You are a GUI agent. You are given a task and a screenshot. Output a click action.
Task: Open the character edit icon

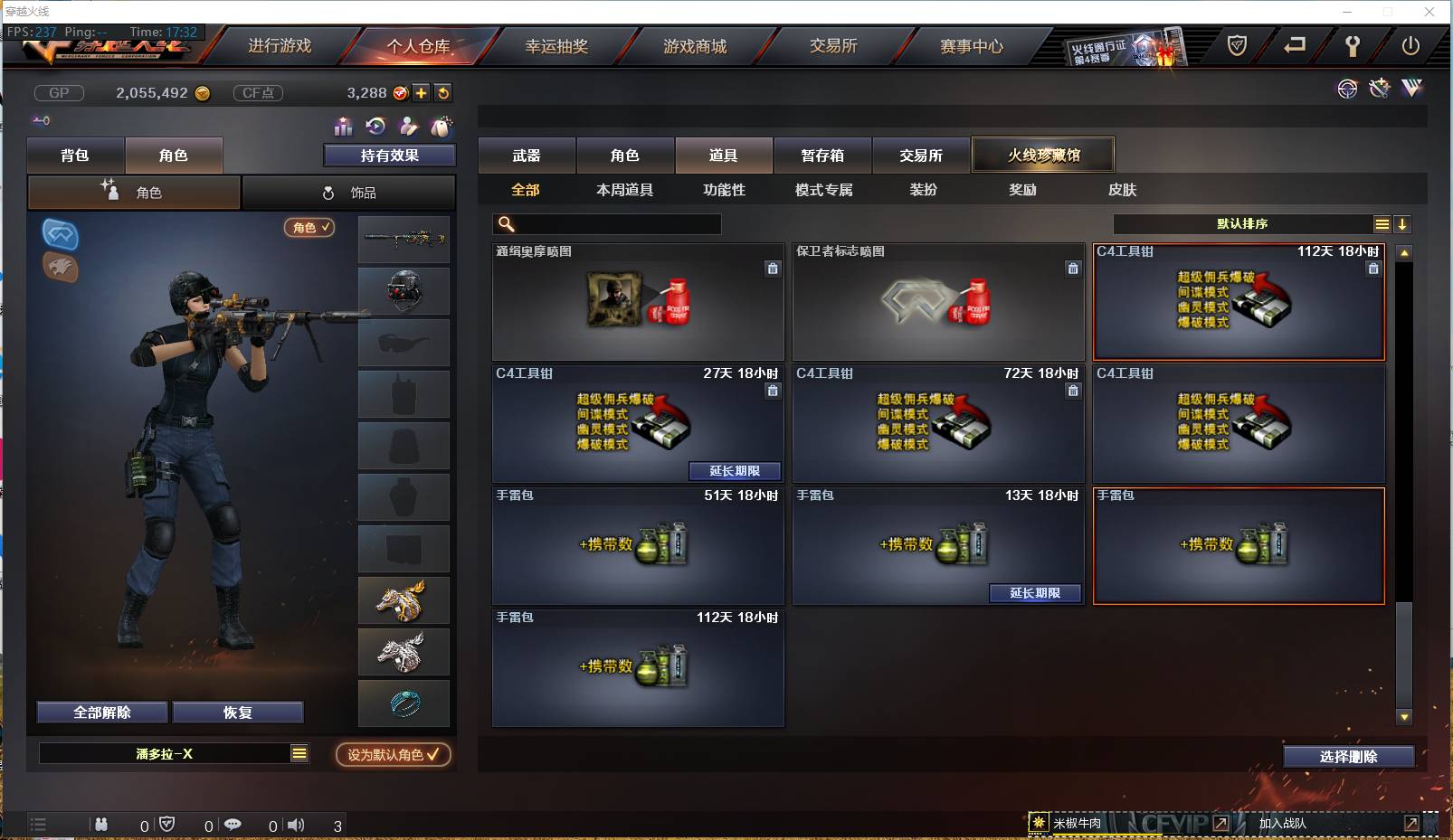click(x=409, y=127)
